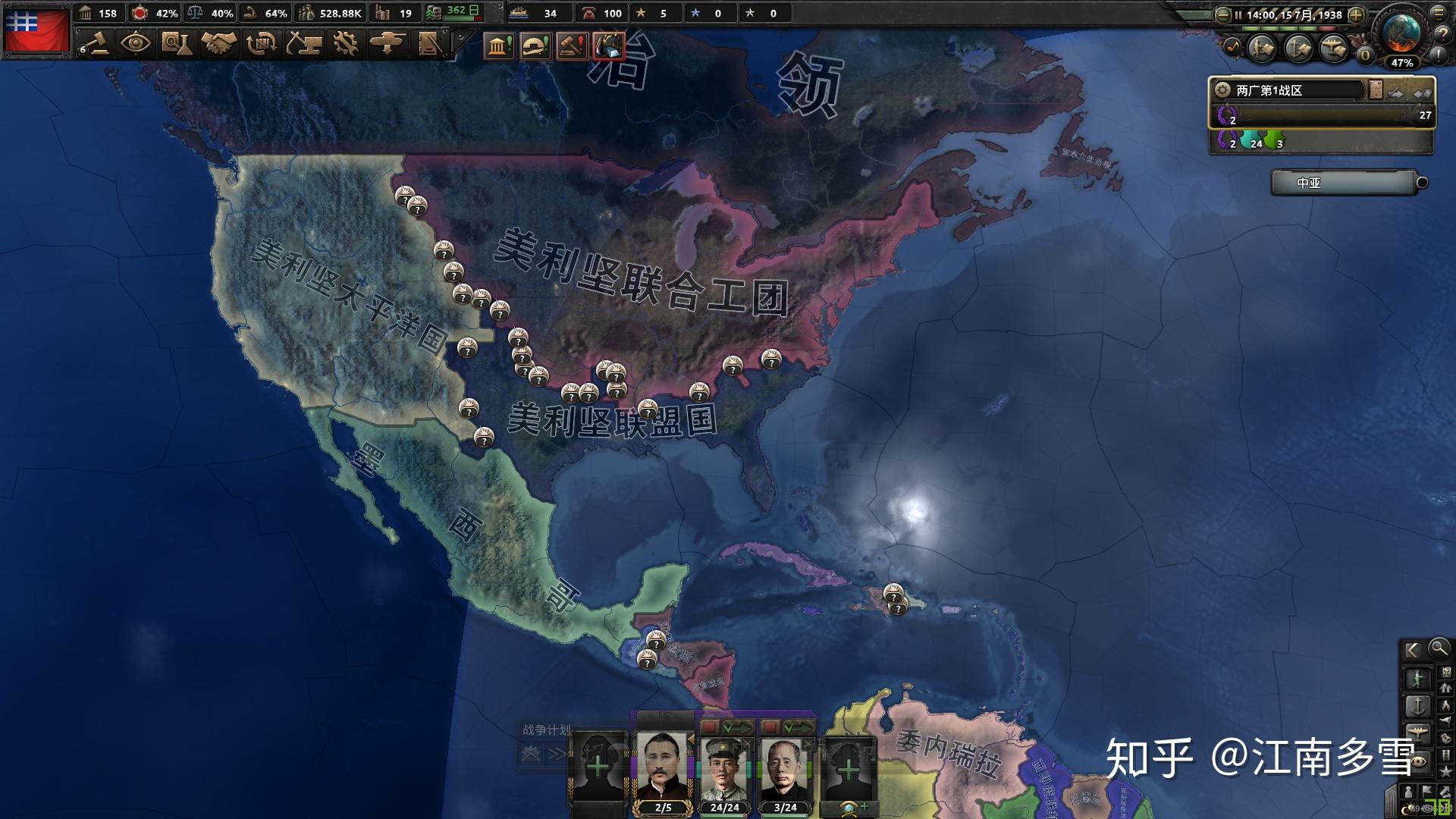Open the decisions gavel menu
The width and height of the screenshot is (1456, 819).
pos(94,43)
